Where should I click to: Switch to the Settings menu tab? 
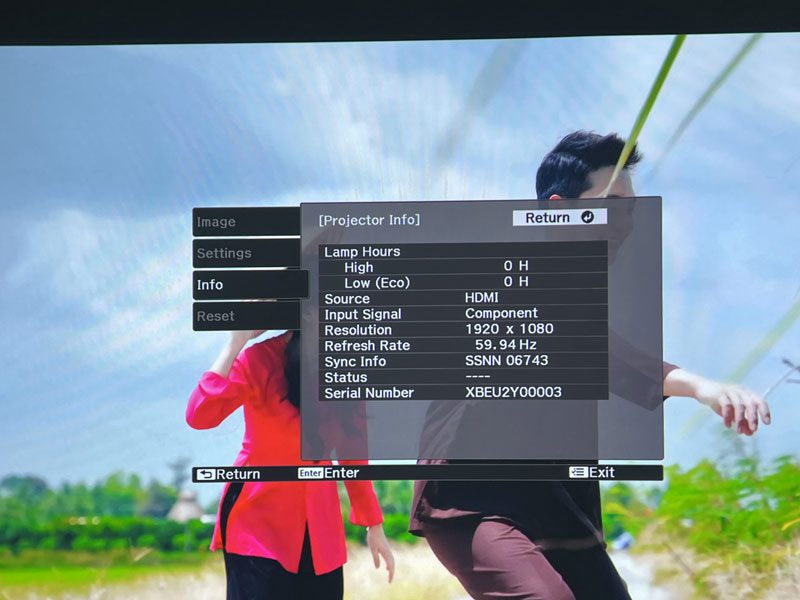pos(245,253)
